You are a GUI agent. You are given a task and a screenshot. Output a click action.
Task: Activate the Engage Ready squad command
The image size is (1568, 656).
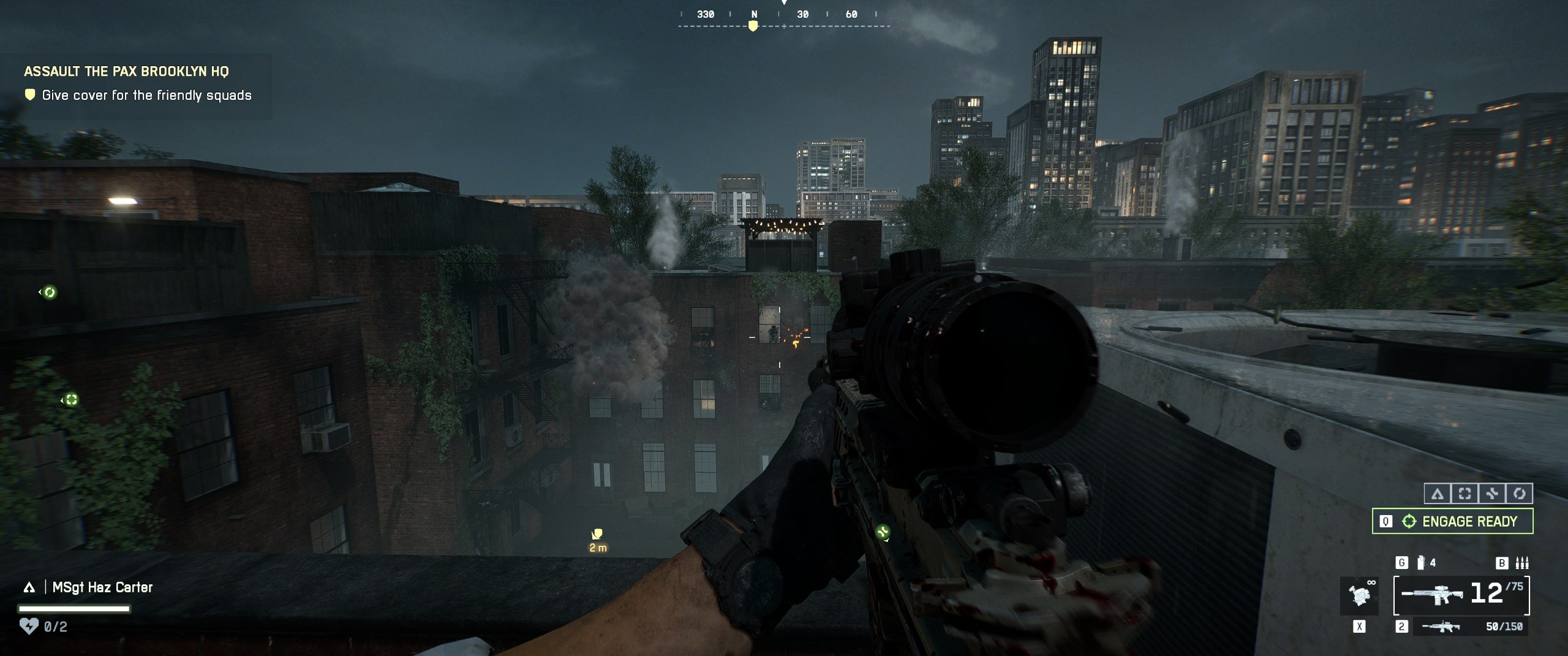[x=1452, y=521]
